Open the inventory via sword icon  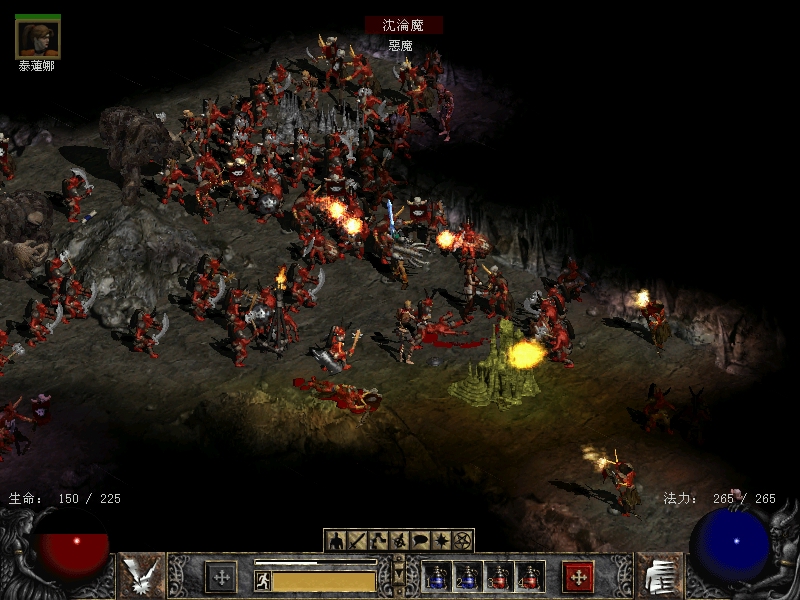click(357, 541)
